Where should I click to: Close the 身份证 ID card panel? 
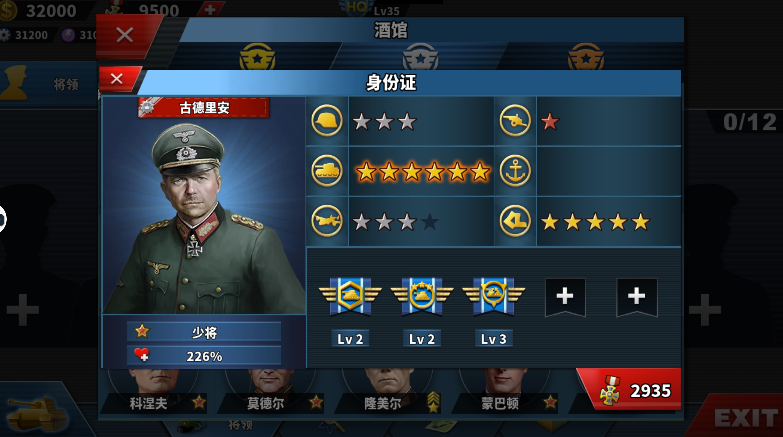(117, 79)
